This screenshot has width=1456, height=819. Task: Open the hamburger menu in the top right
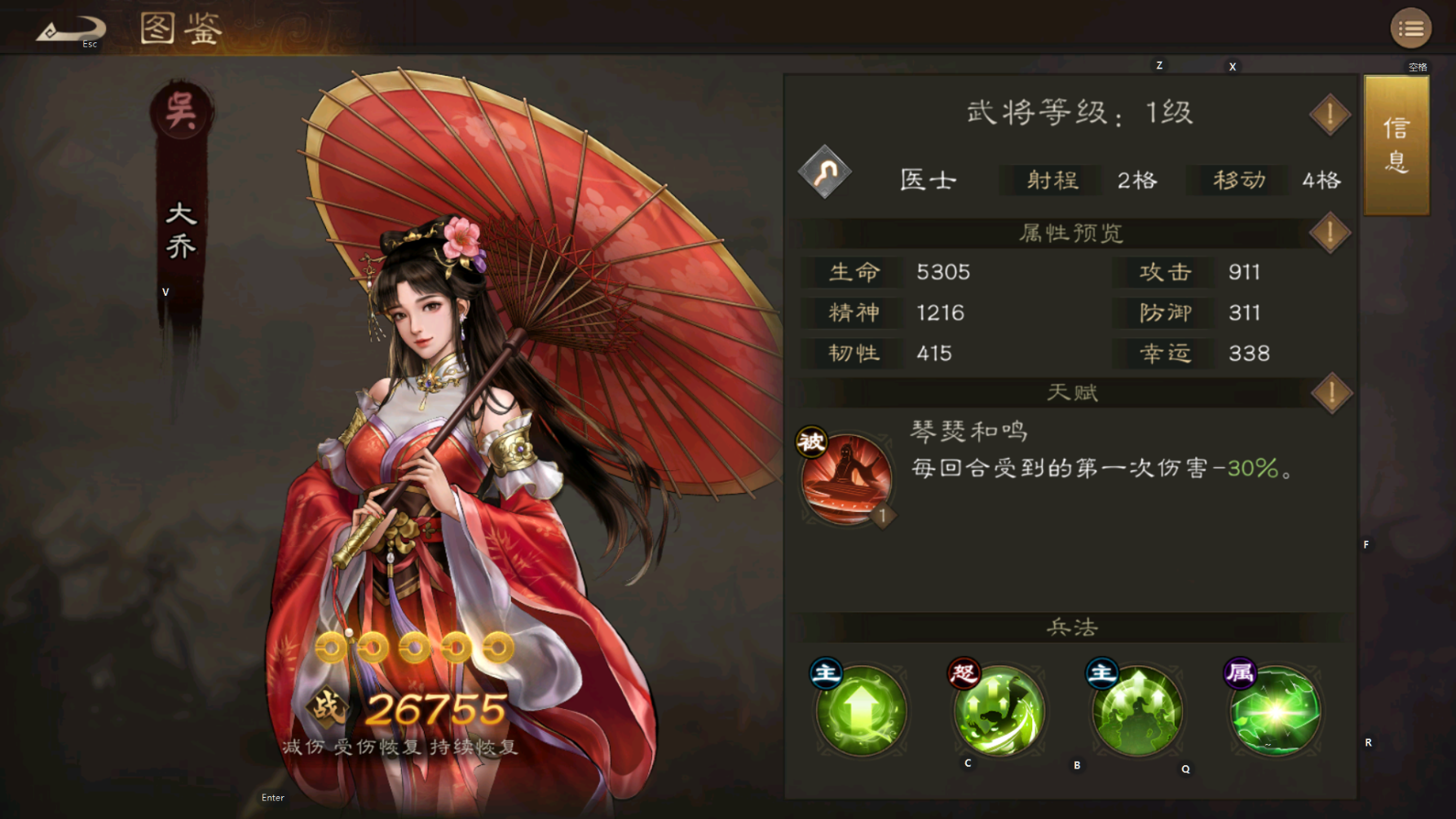click(x=1412, y=29)
